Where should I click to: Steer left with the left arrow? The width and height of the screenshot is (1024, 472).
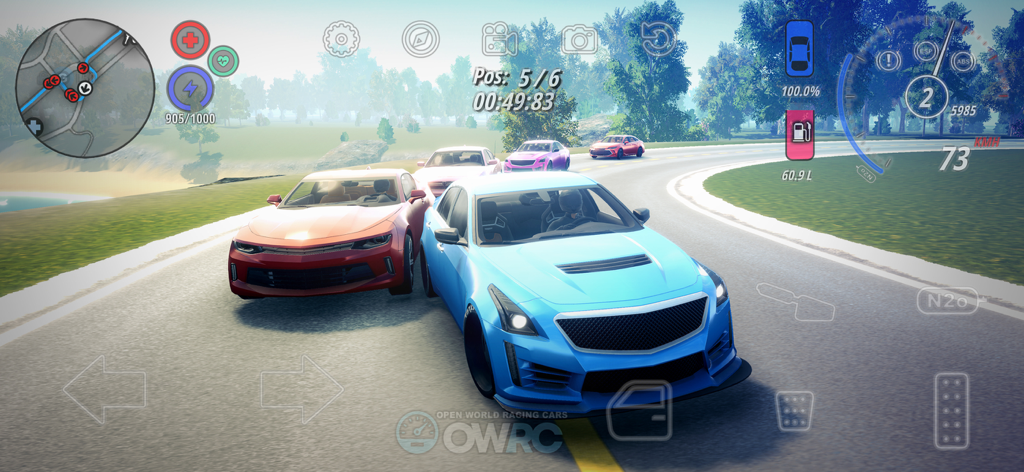[104, 388]
